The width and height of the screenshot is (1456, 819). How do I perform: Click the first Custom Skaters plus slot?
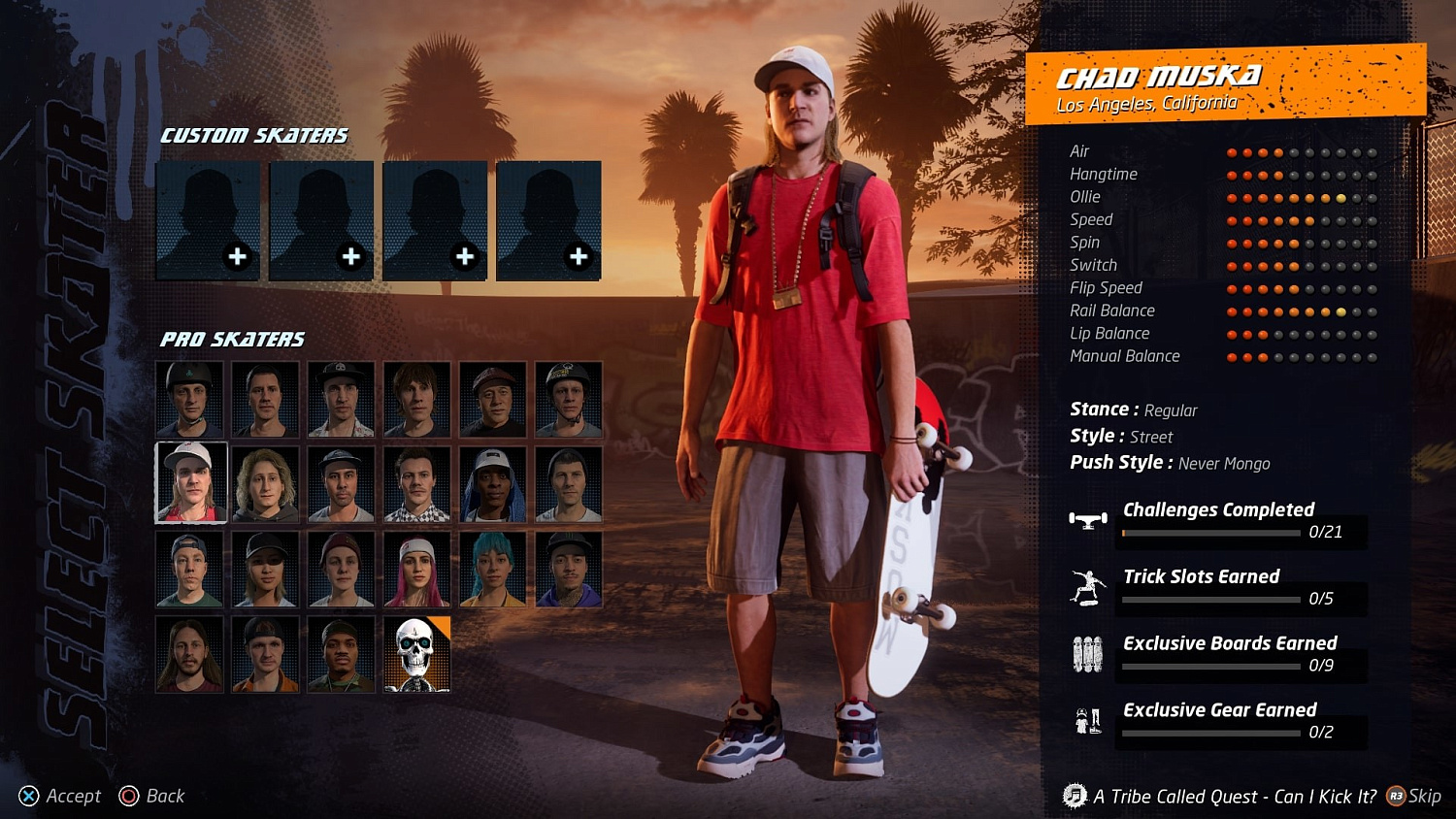coord(206,220)
